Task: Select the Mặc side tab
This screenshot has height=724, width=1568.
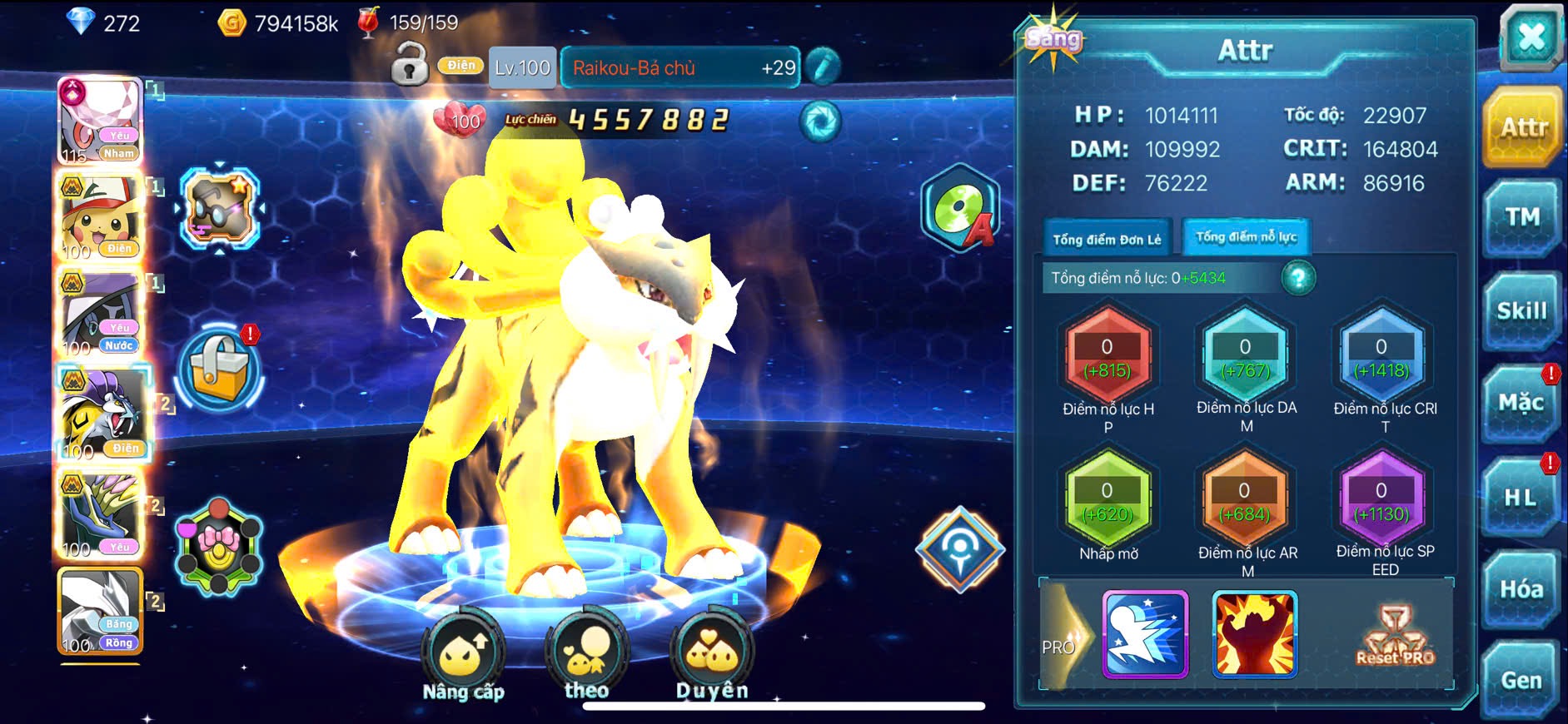Action: (x=1521, y=404)
